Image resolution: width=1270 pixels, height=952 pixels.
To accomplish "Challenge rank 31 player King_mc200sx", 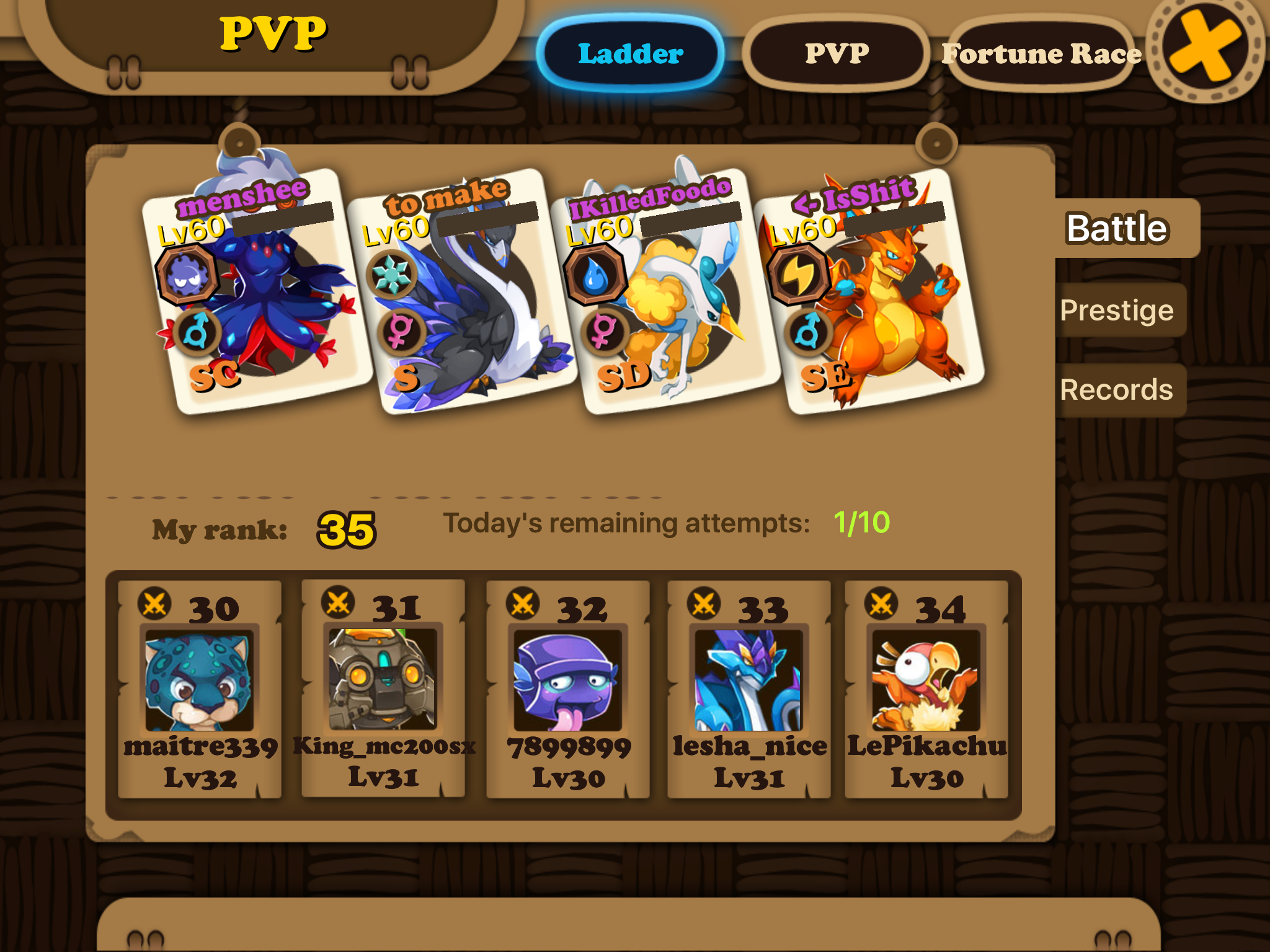I will 383,688.
